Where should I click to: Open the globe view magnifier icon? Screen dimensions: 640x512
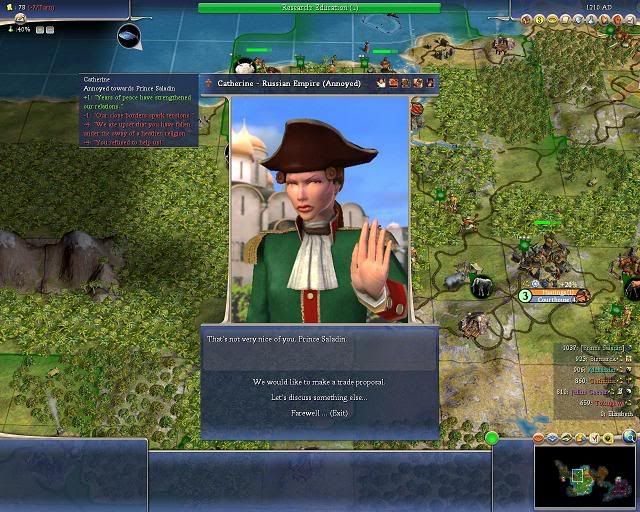point(629,436)
